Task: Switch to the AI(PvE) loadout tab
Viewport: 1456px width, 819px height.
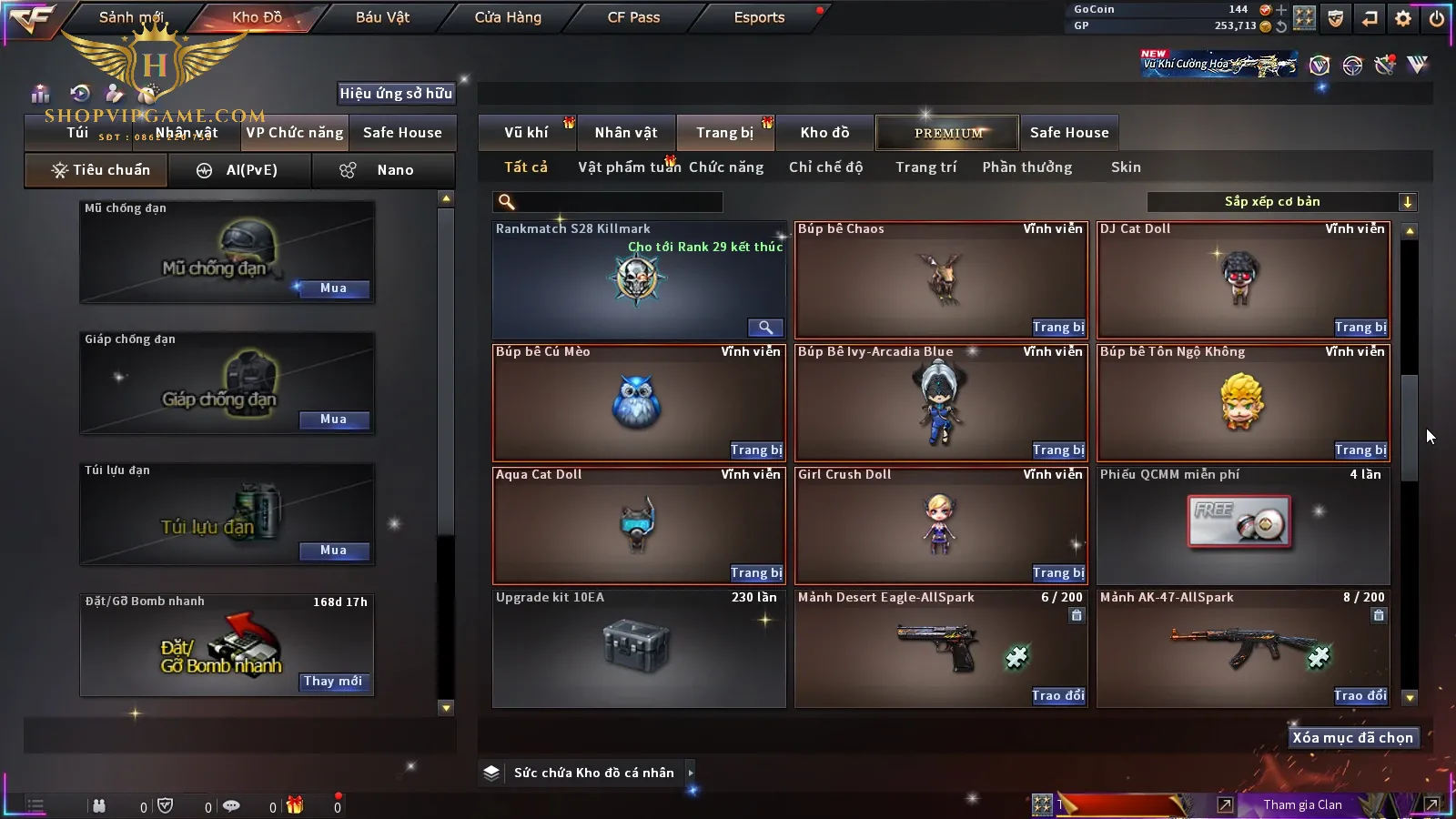Action: click(240, 170)
